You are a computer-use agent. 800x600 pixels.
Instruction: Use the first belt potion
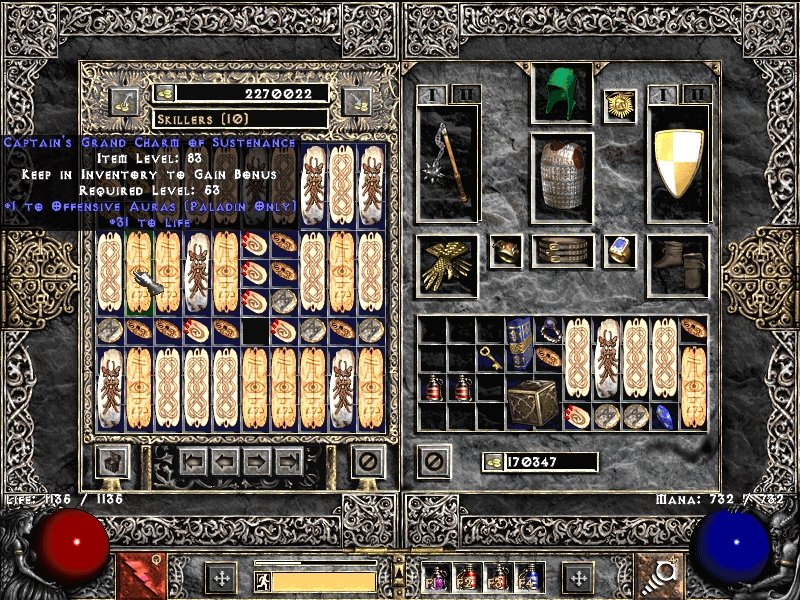[x=437, y=577]
